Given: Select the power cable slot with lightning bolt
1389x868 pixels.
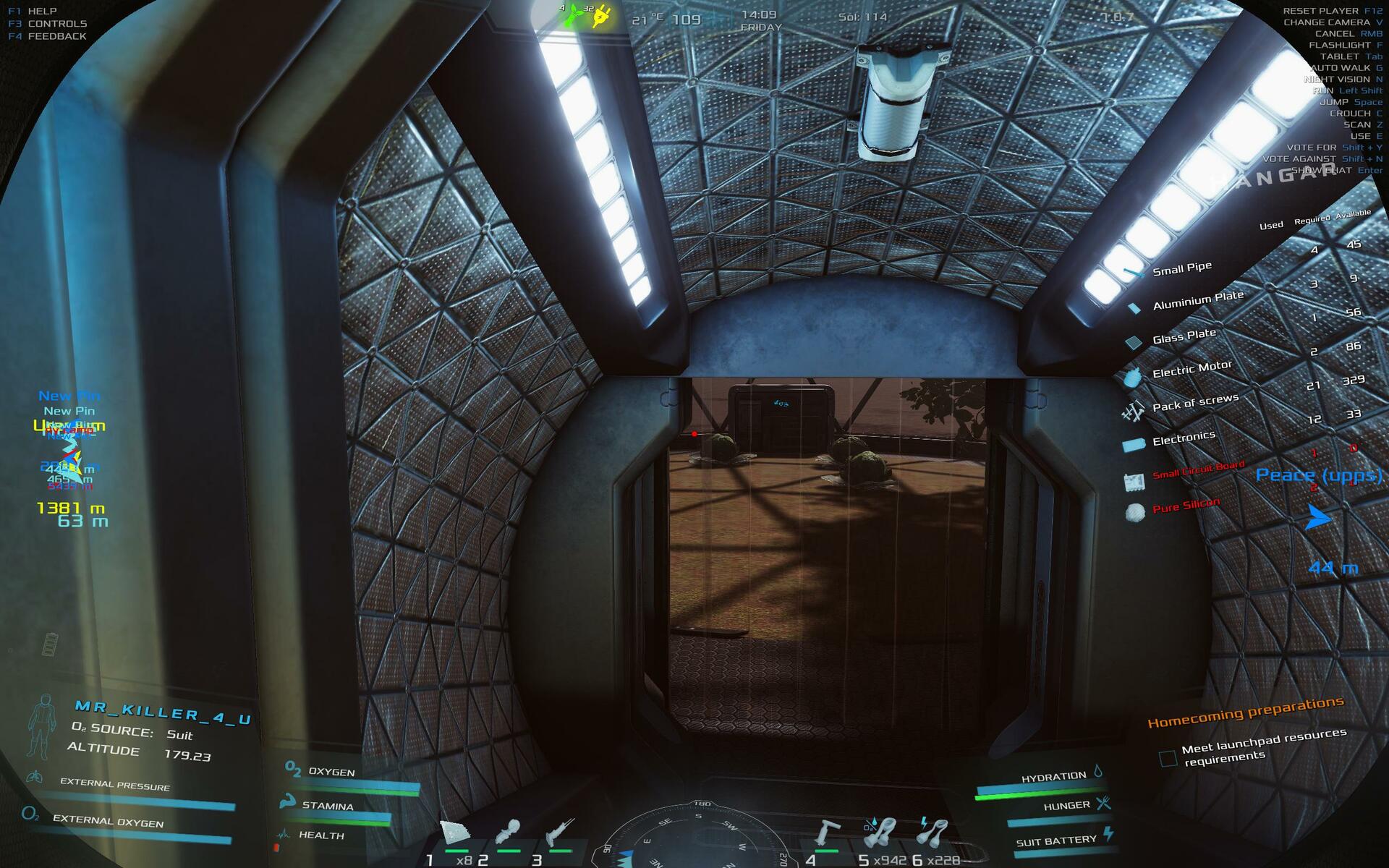Looking at the screenshot, I should pos(932,832).
